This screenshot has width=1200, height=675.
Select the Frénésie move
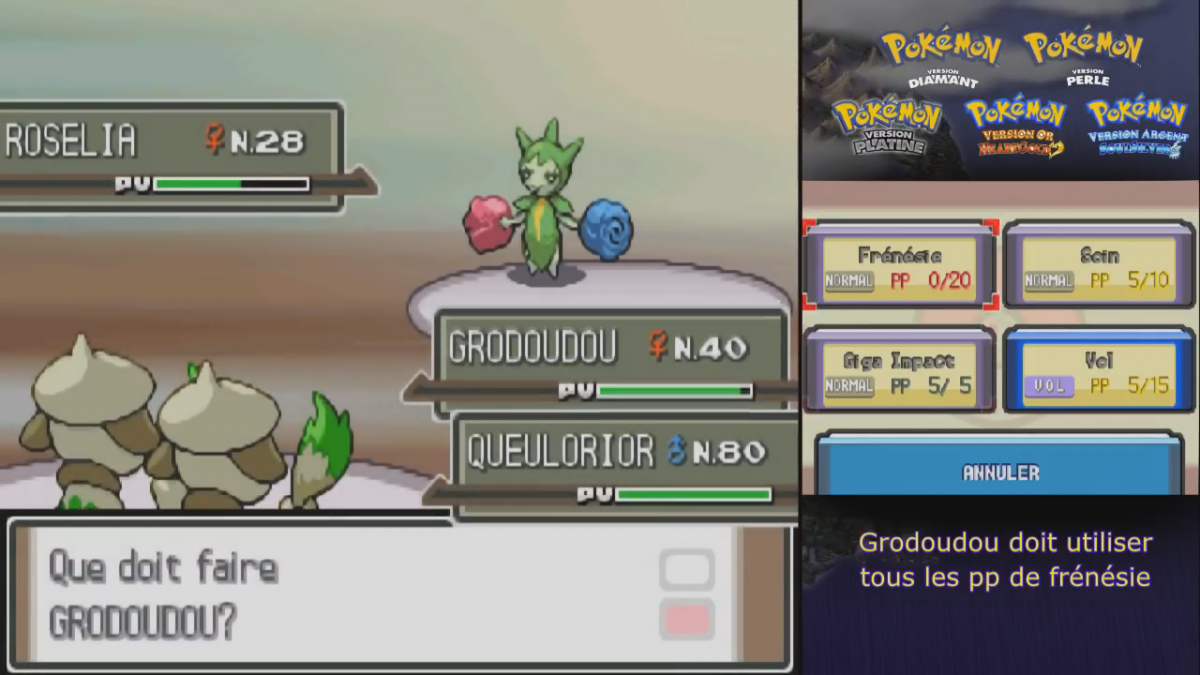pyautogui.click(x=900, y=267)
